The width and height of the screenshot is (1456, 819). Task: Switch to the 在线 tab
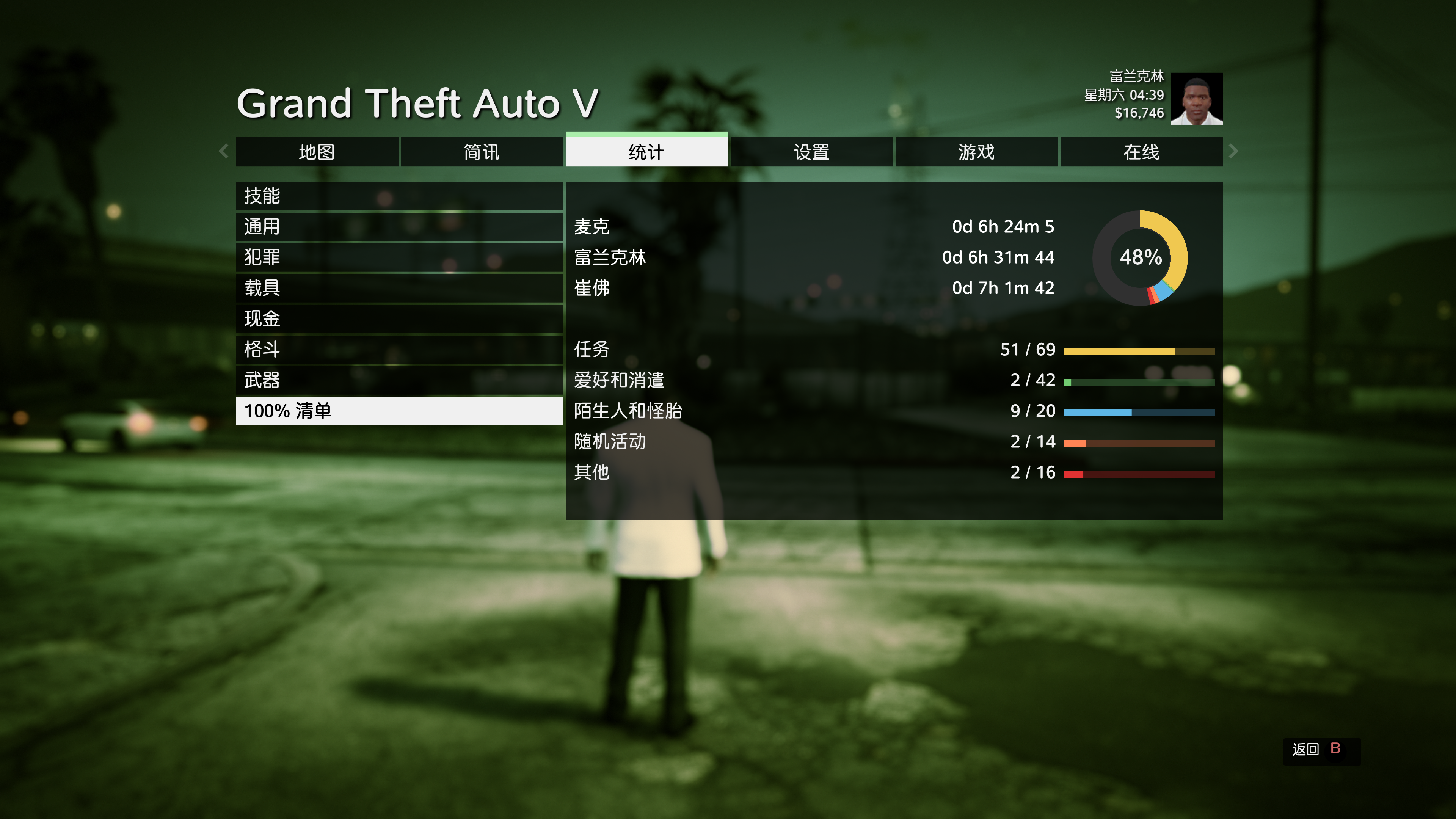tap(1141, 152)
